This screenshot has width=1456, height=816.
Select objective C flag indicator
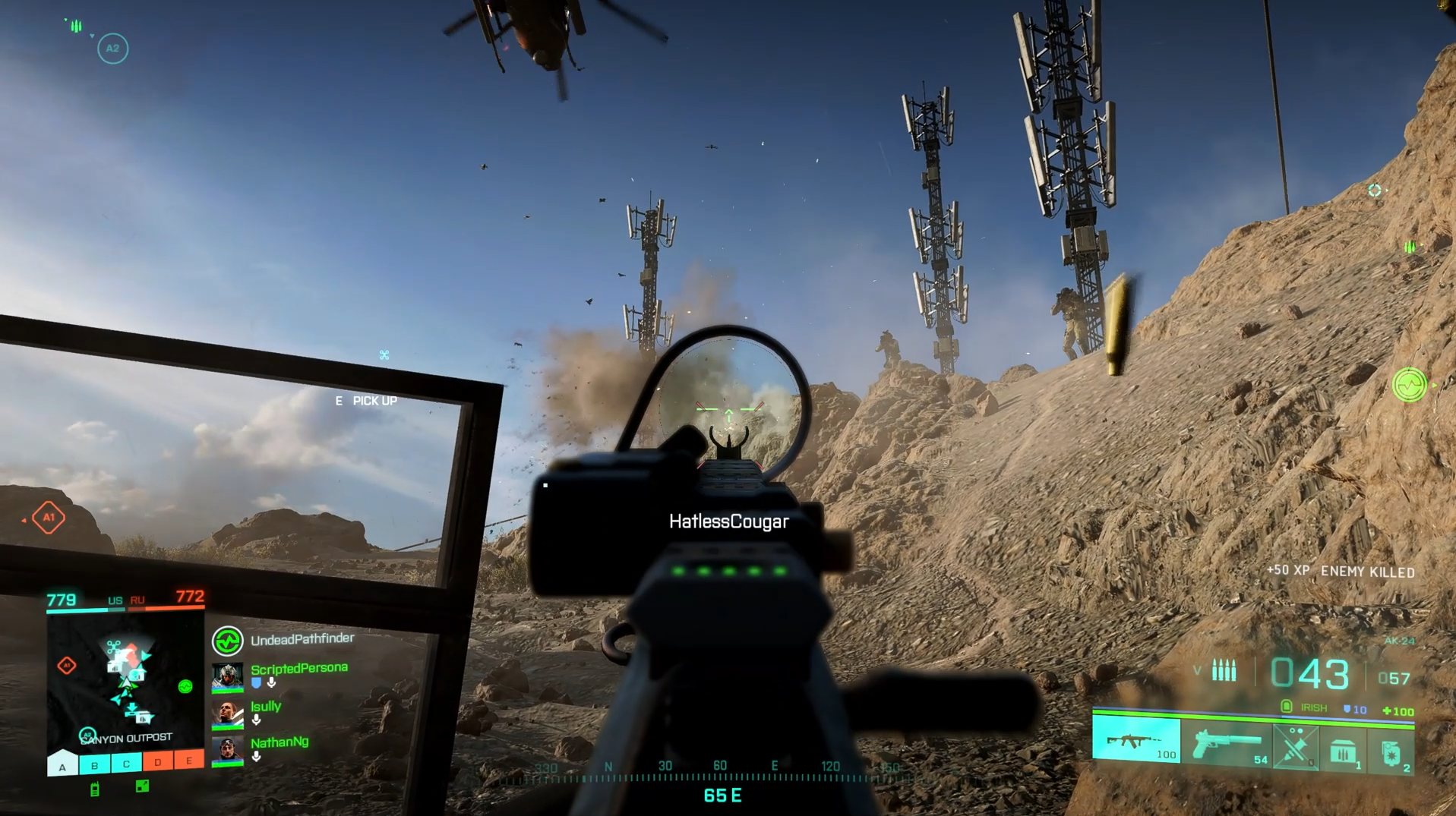(x=126, y=764)
